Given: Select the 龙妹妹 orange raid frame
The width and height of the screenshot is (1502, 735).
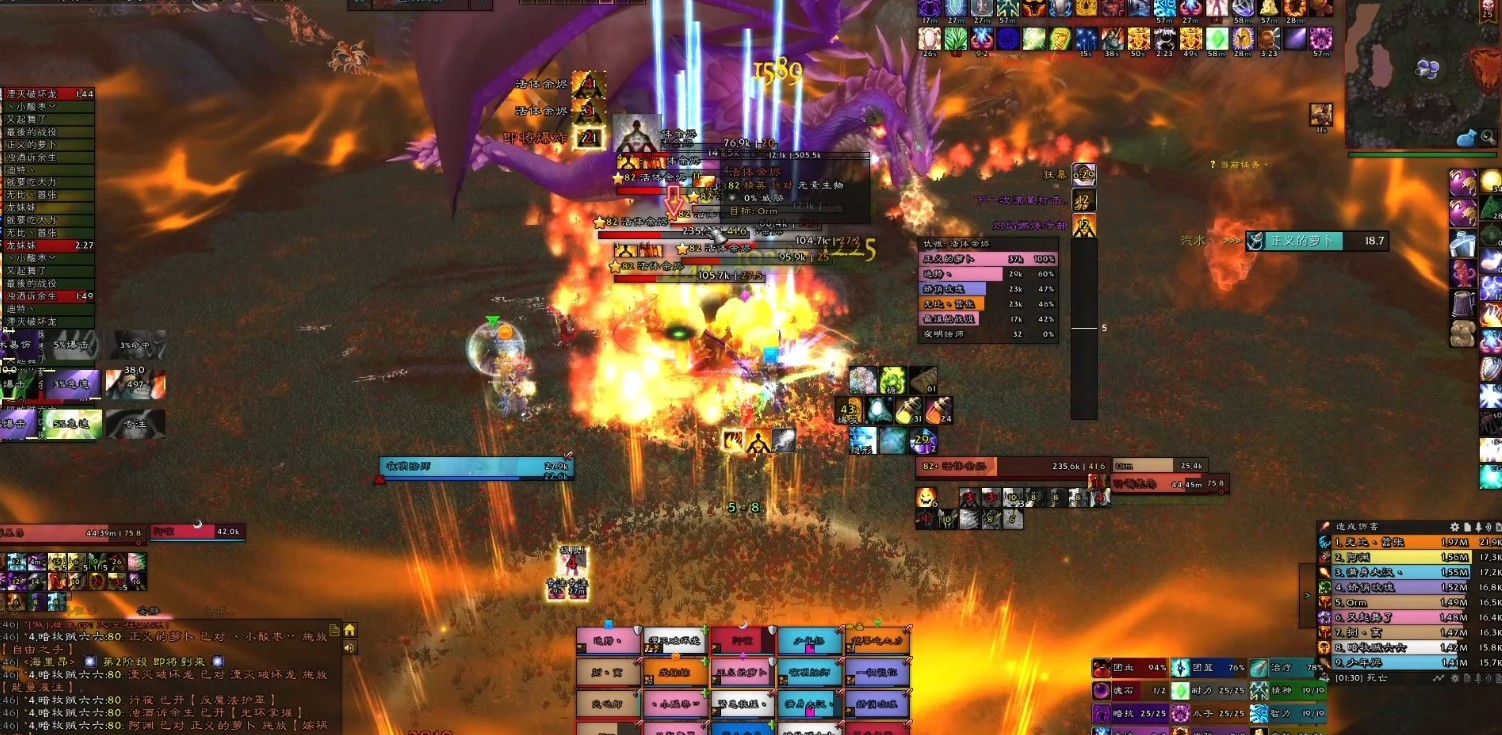Looking at the screenshot, I should tap(675, 673).
